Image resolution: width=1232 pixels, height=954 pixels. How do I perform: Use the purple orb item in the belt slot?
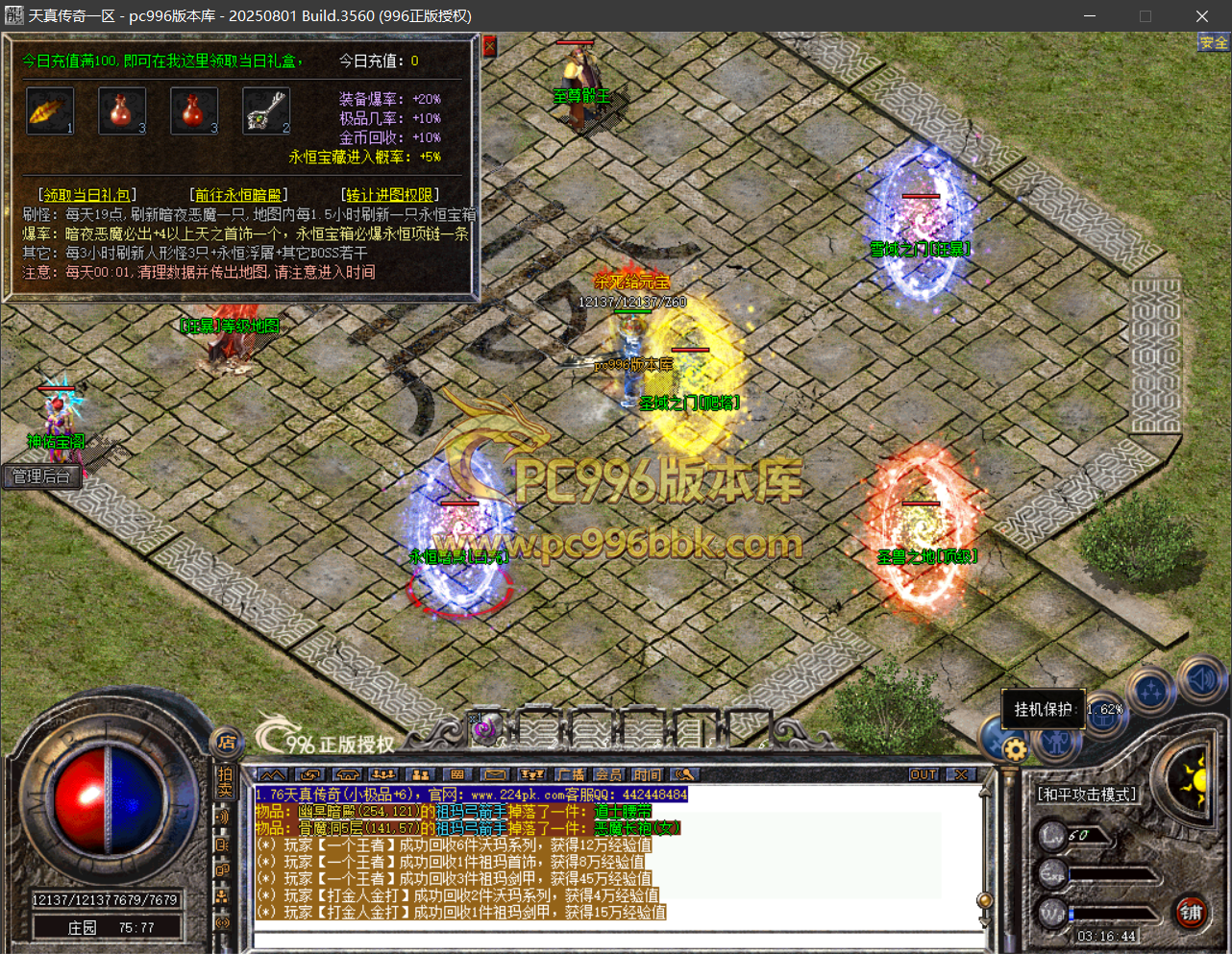(486, 729)
